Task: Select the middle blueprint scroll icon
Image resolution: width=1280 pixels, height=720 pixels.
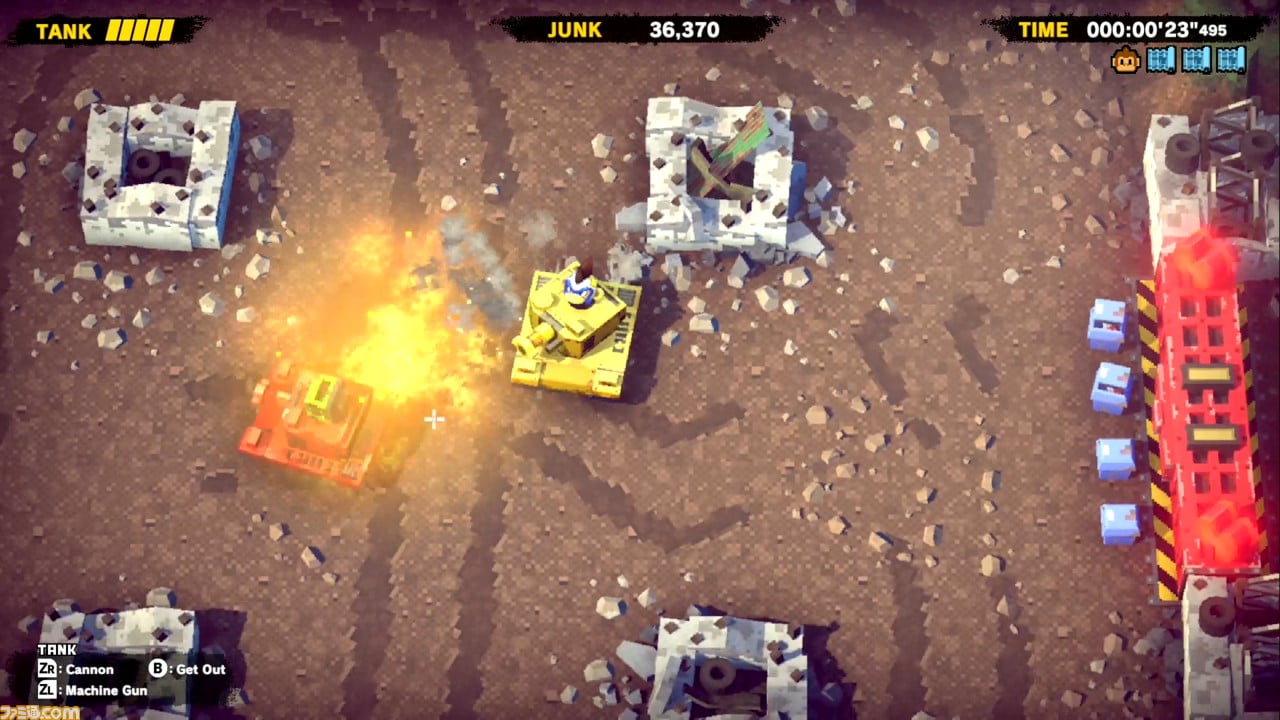Action: pos(1197,58)
